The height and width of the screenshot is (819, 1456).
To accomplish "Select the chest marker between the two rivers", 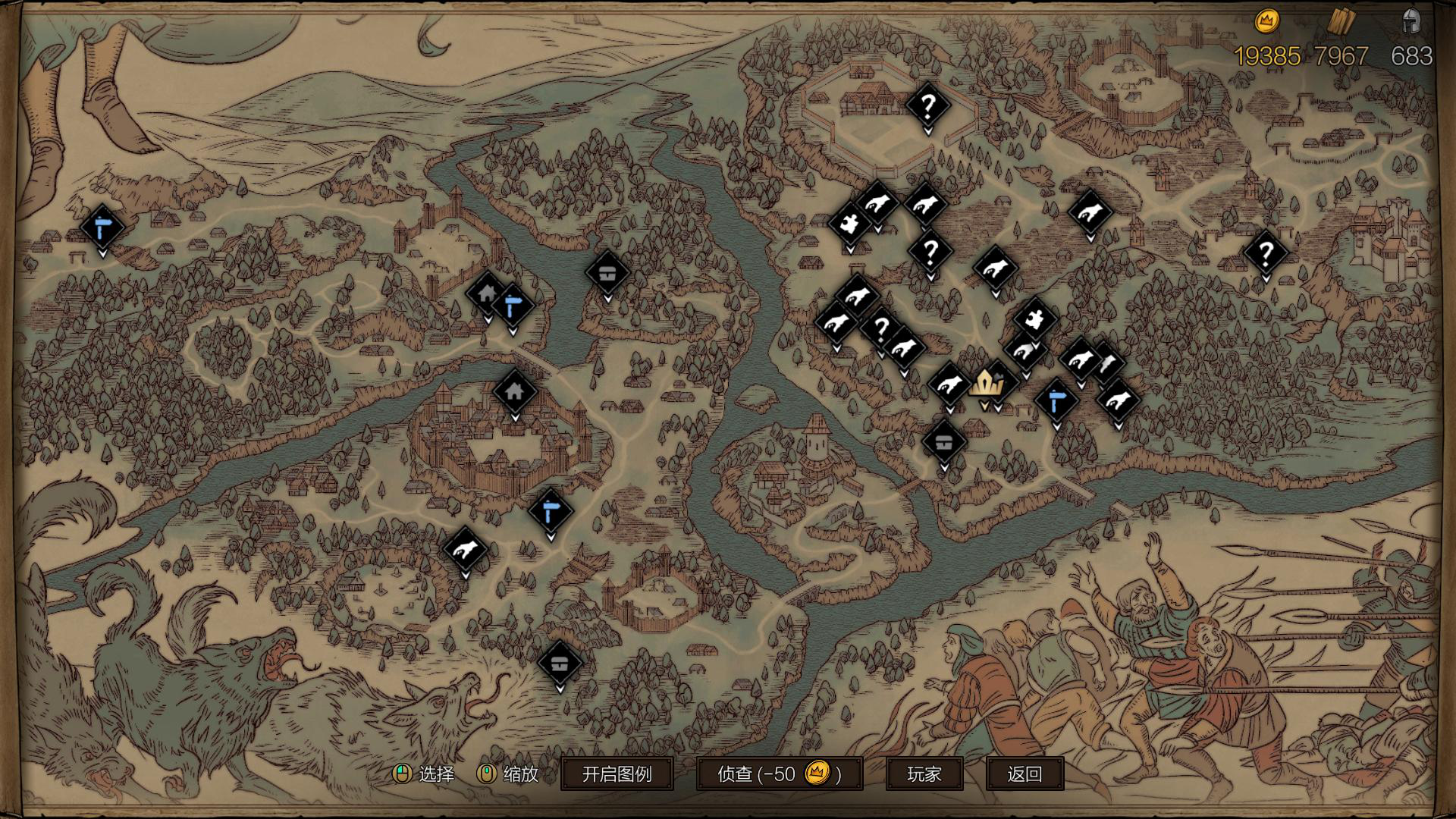I will (607, 273).
